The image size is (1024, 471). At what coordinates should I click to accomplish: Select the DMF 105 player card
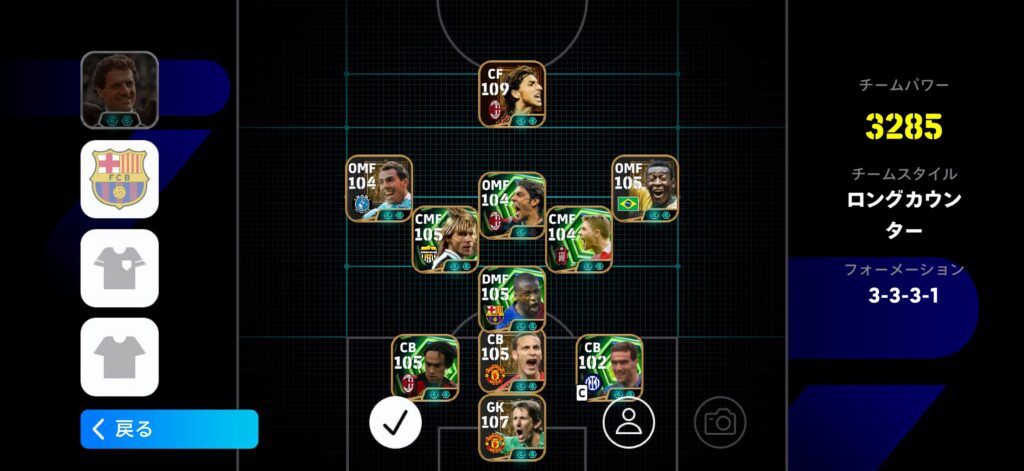(511, 299)
